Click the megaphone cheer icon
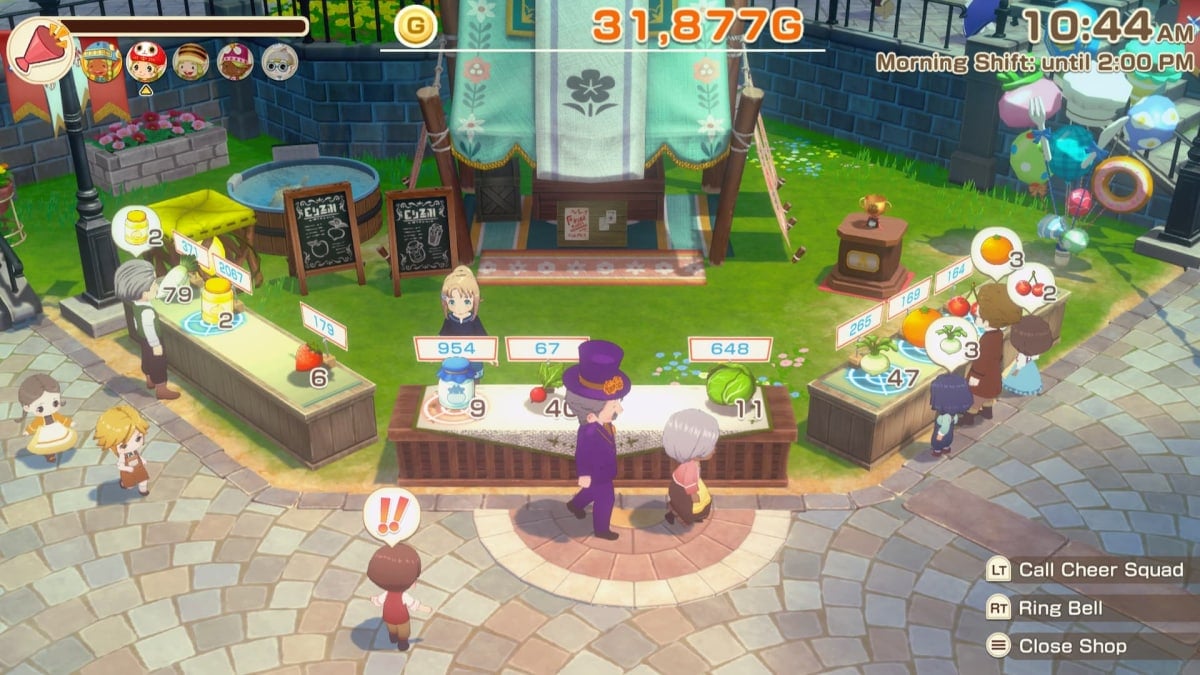This screenshot has width=1200, height=675. click(38, 50)
